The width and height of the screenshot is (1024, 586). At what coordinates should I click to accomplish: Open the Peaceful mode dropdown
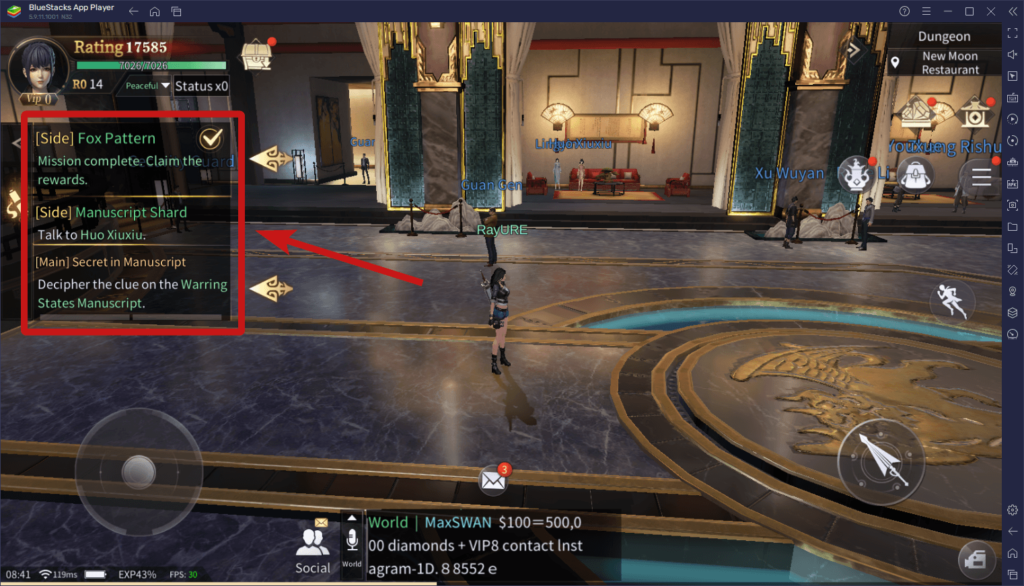[x=147, y=86]
